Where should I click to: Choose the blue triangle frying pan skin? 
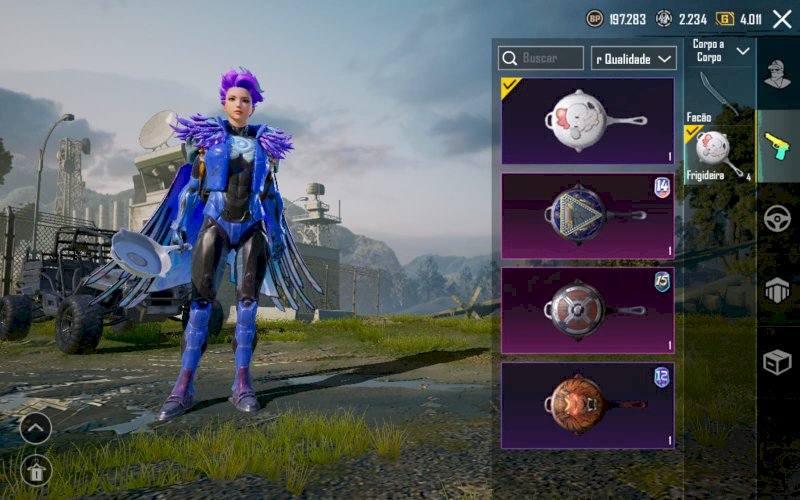[x=587, y=216]
